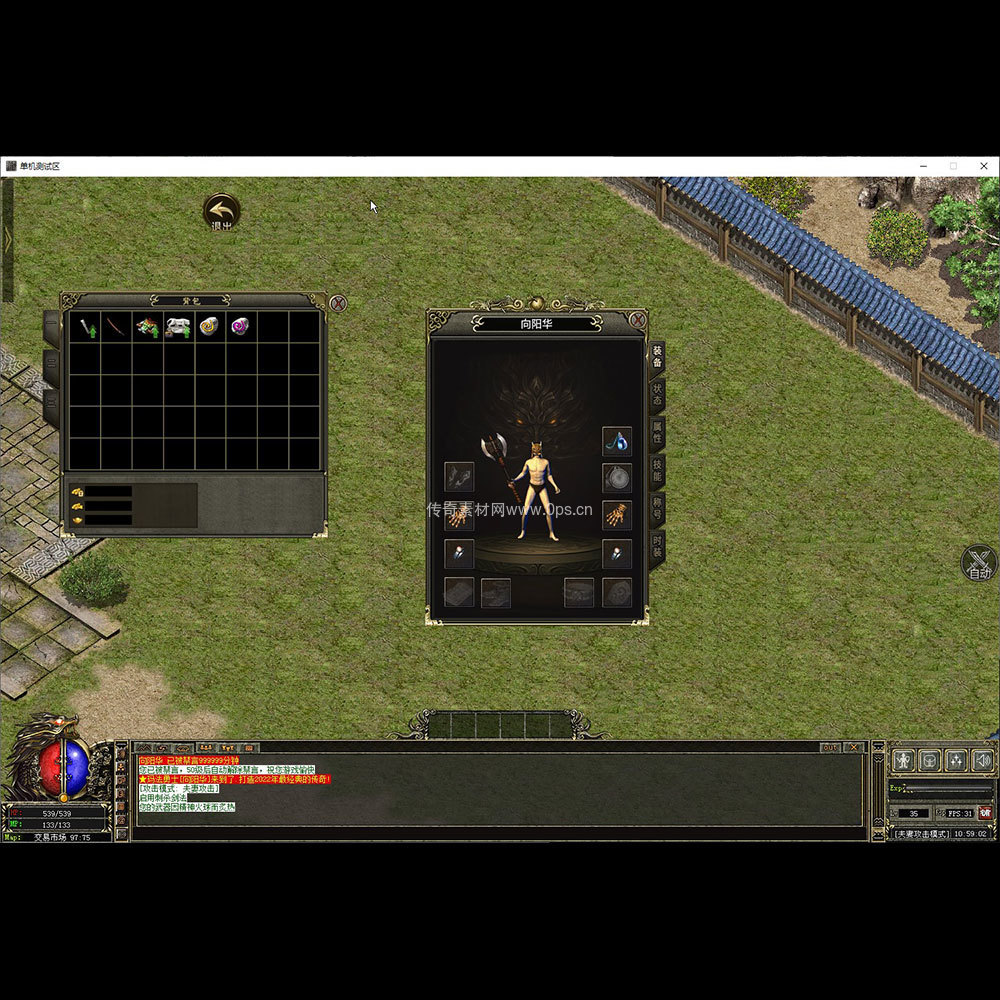The image size is (1000, 1000).
Task: Minimize the game window
Action: coord(922,166)
